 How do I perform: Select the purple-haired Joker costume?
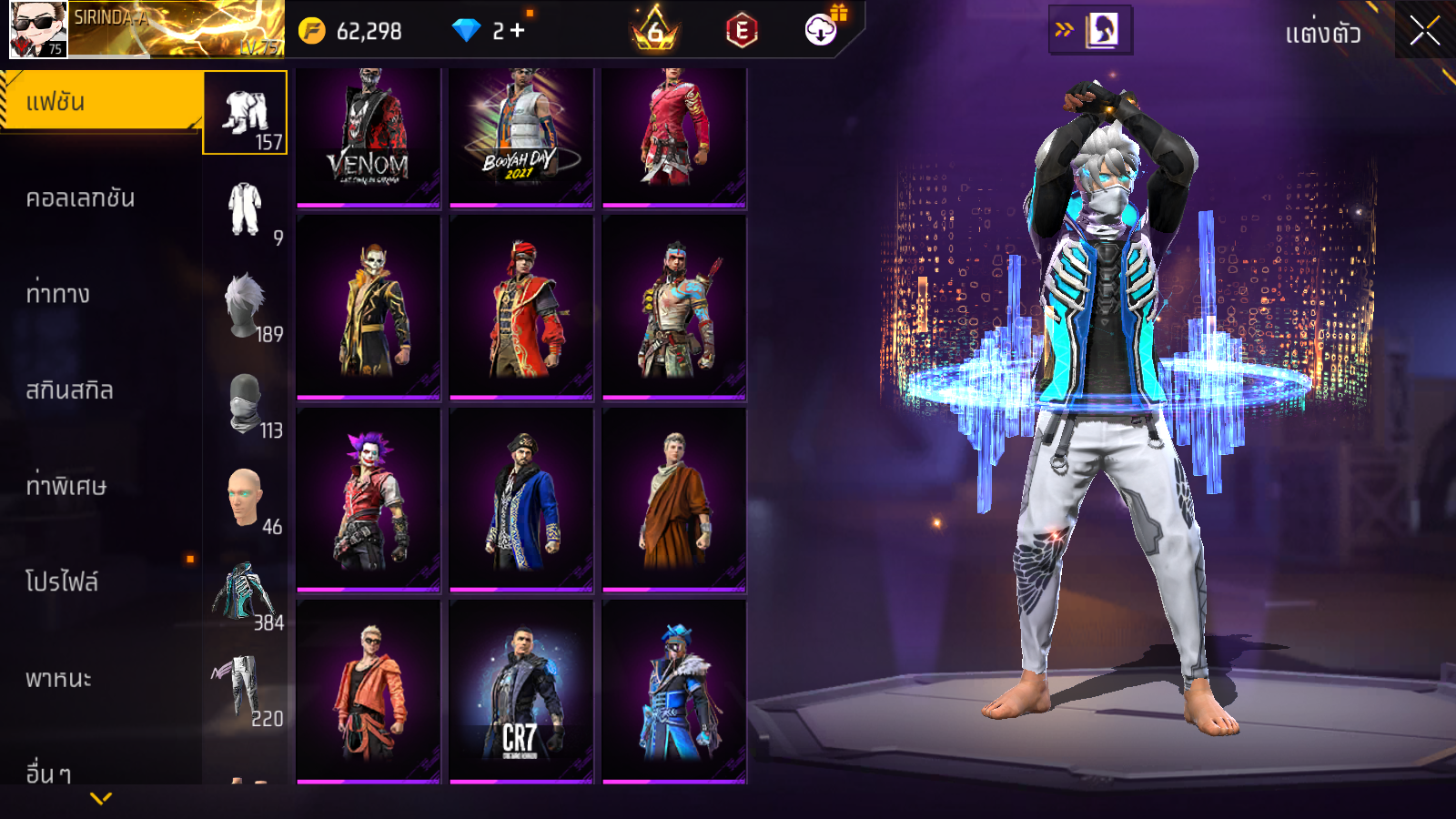coord(369,499)
